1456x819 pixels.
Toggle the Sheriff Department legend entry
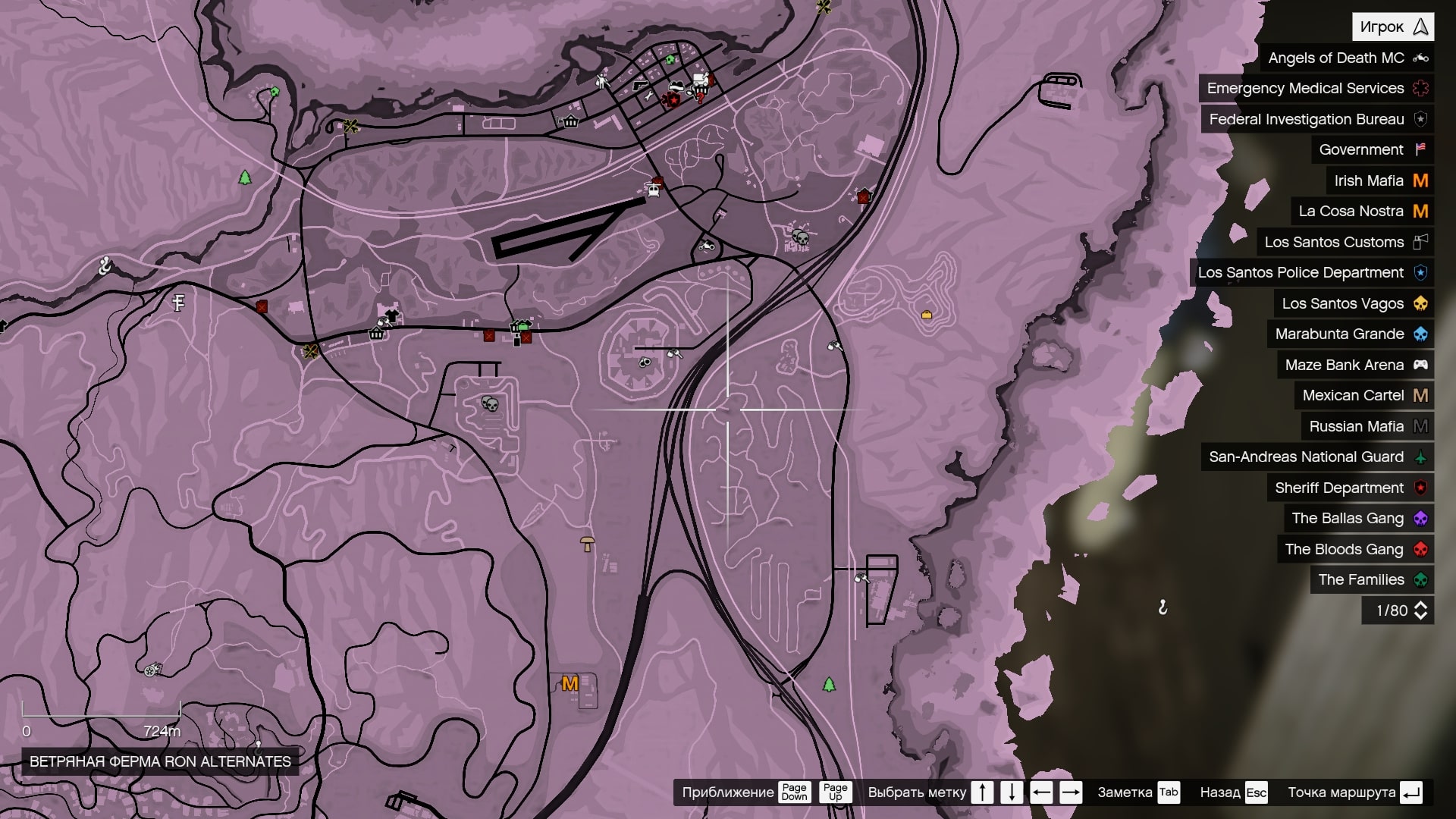pos(1350,488)
